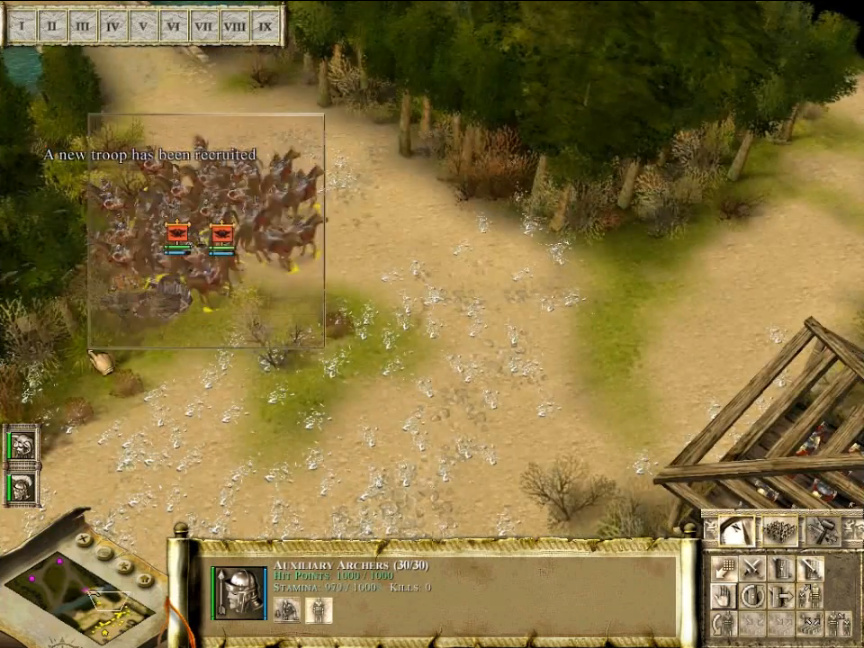Select control group V
Screen dimensions: 864x648
click(x=144, y=26)
